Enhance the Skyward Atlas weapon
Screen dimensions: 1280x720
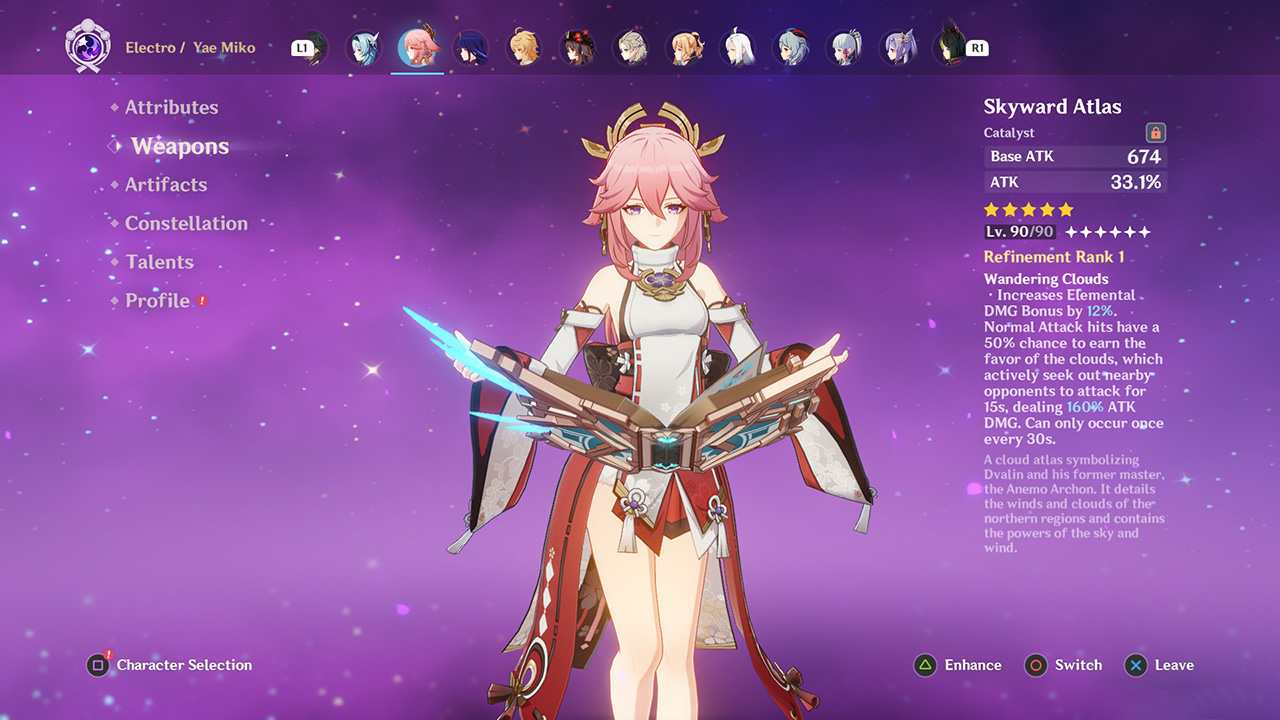click(x=958, y=665)
